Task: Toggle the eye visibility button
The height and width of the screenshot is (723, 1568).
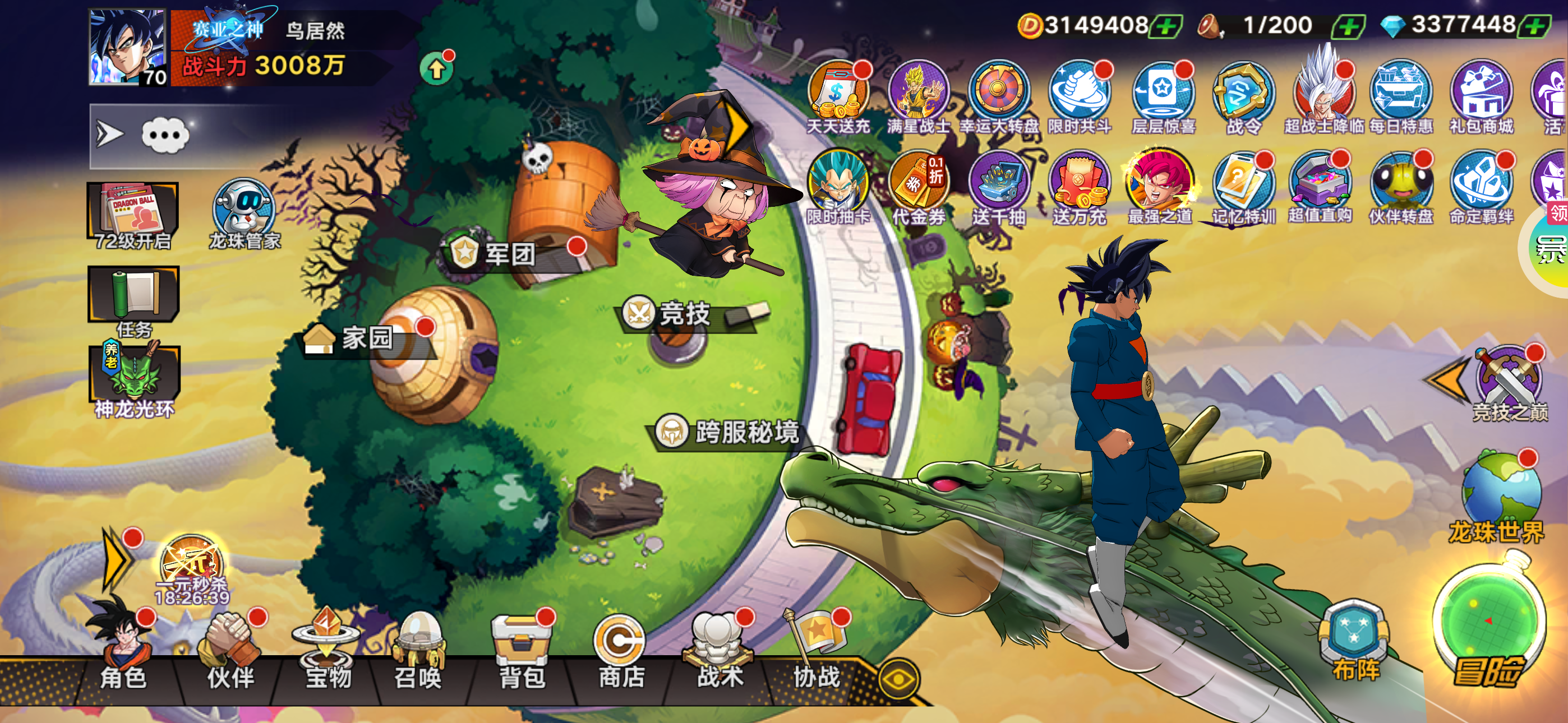Action: pos(898,678)
